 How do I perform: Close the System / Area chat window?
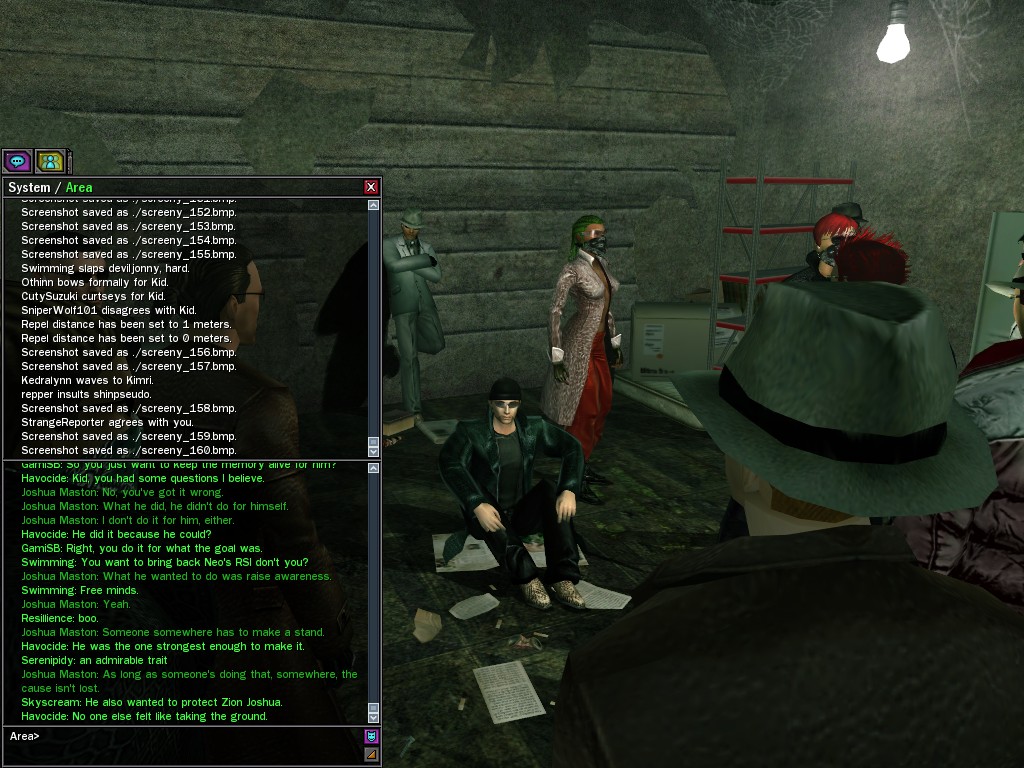pyautogui.click(x=371, y=187)
